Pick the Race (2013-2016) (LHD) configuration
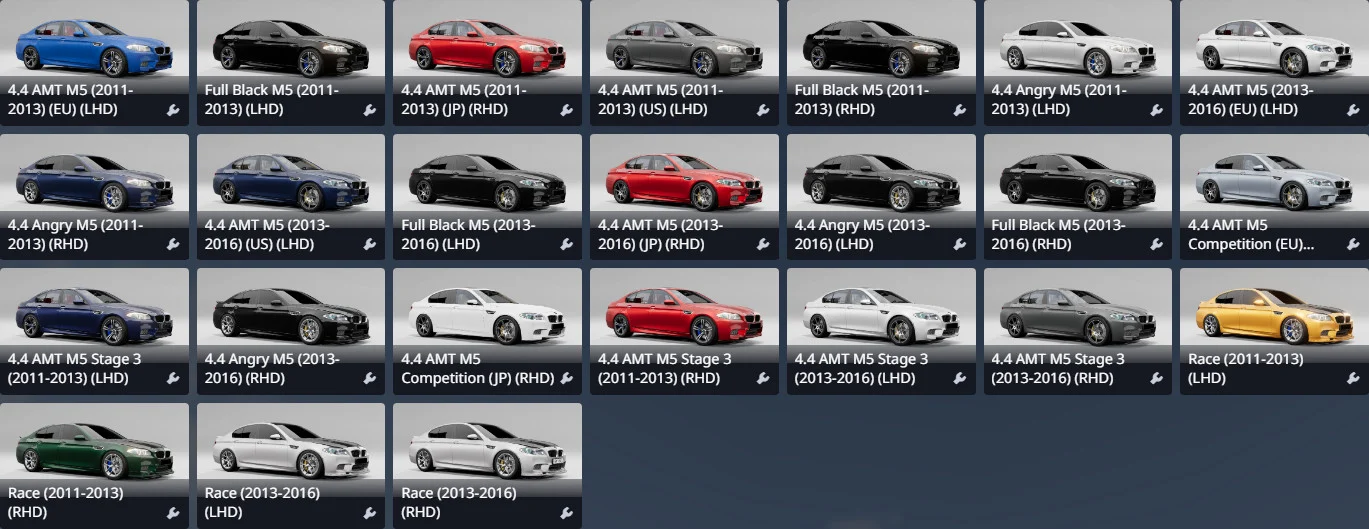Screen dimensions: 1369x529 pyautogui.click(x=290, y=450)
